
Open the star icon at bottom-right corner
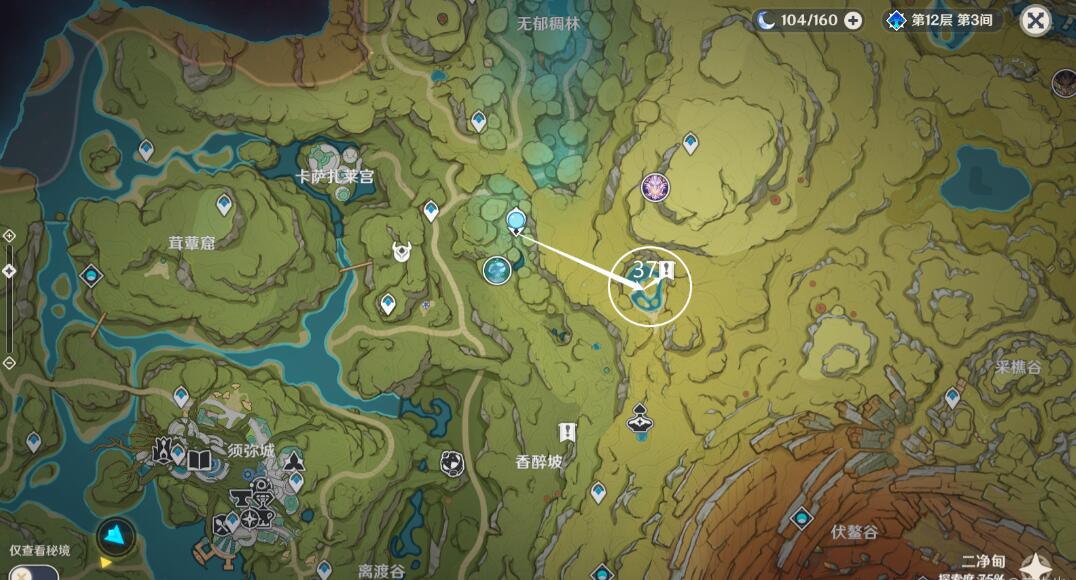[x=1034, y=567]
